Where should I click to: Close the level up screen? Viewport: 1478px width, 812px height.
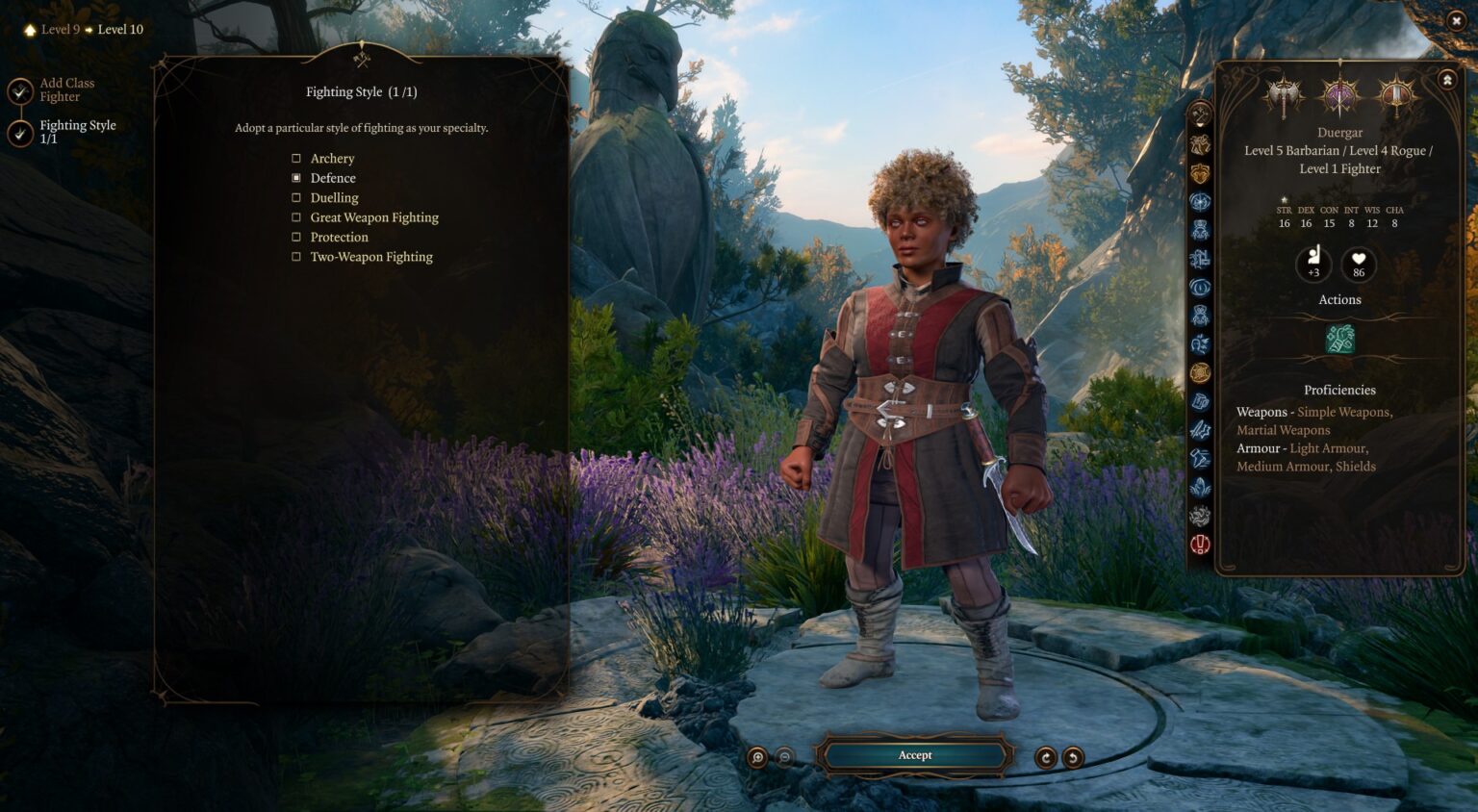click(x=1456, y=20)
